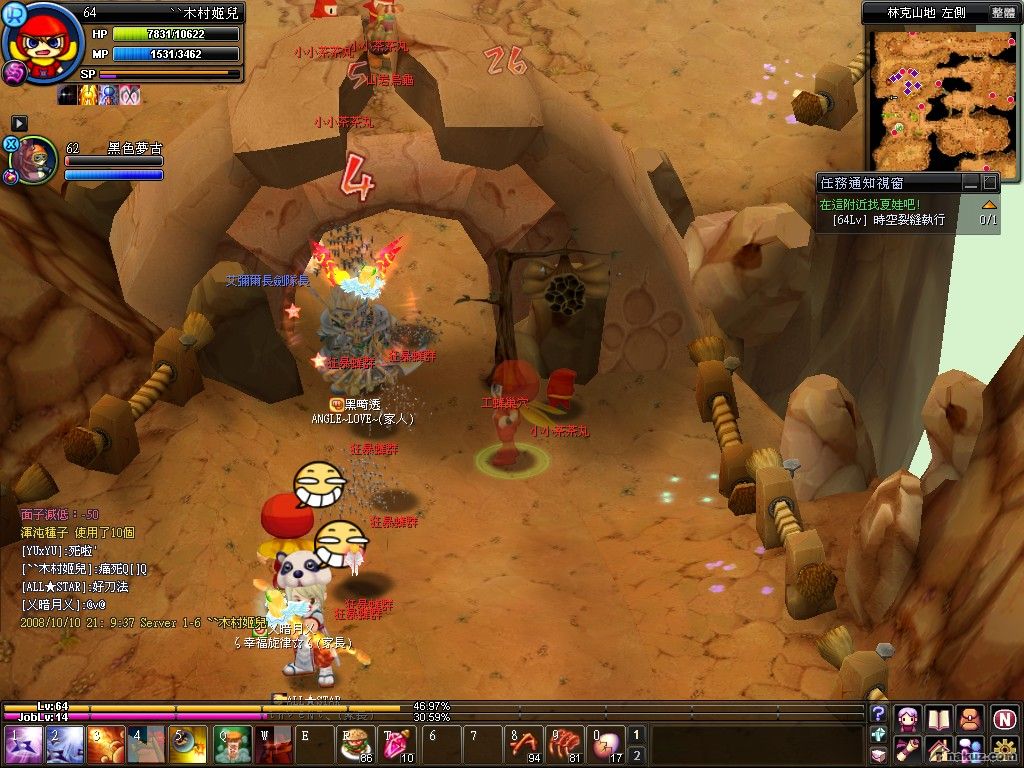Open the quest scroll icon
Viewport: 1024px width, 768px height.
[908, 748]
